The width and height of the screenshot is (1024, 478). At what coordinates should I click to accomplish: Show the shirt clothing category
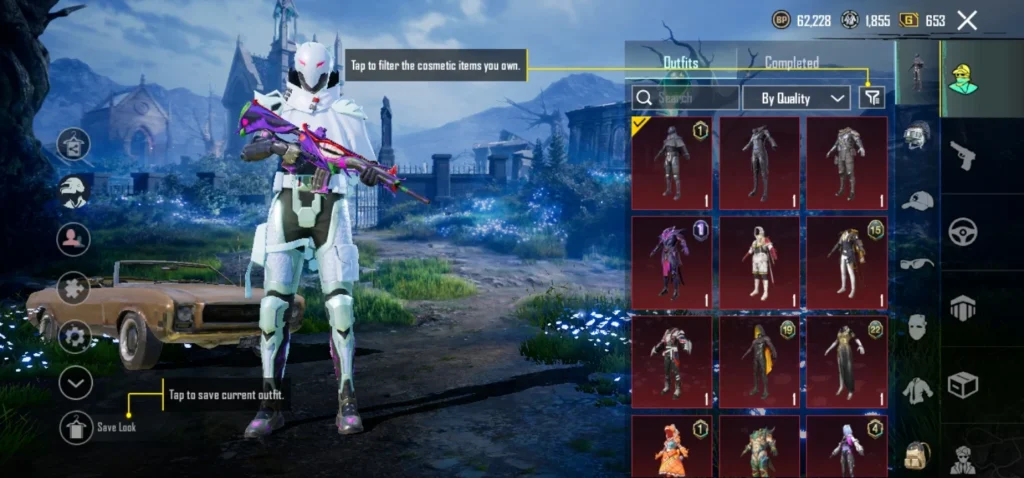[x=916, y=389]
